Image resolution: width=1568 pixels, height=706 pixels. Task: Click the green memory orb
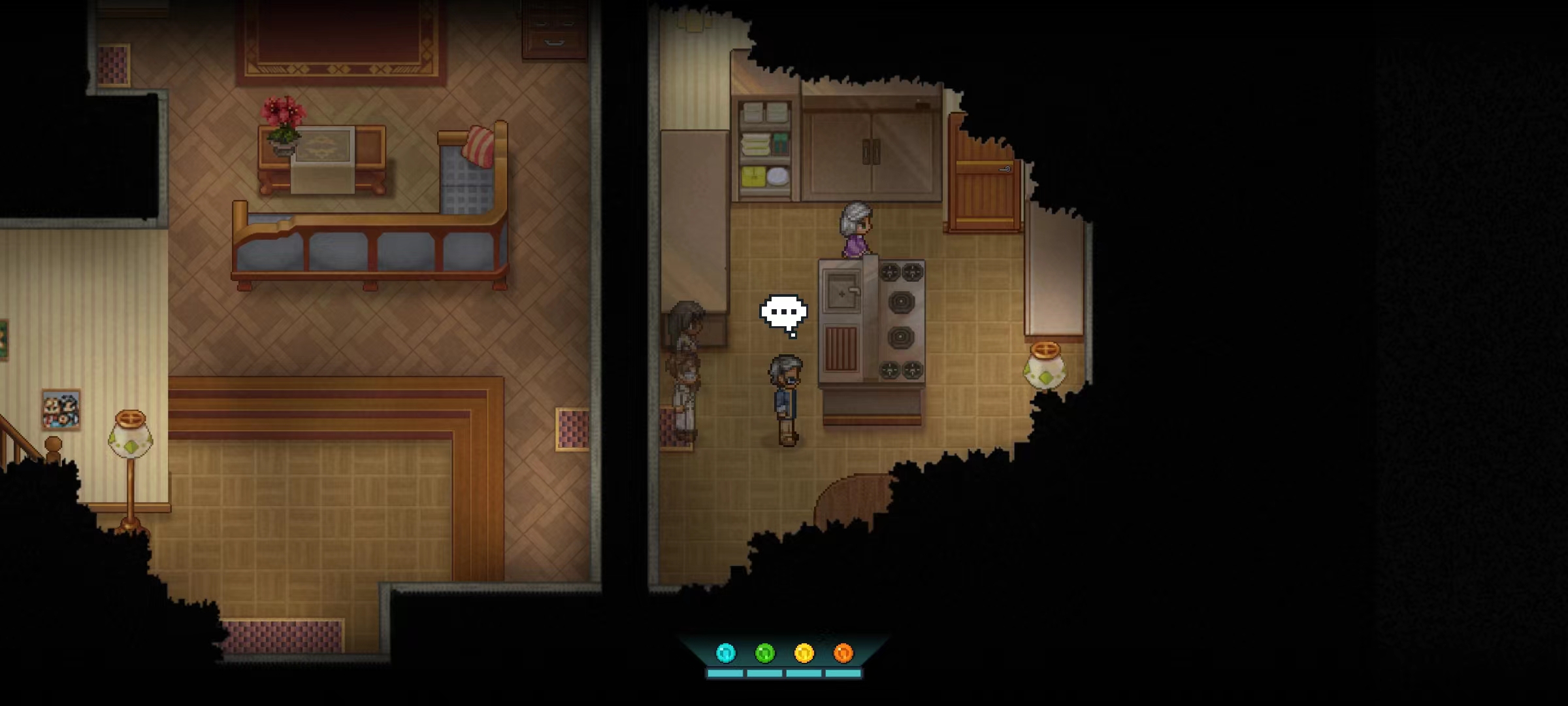(764, 652)
